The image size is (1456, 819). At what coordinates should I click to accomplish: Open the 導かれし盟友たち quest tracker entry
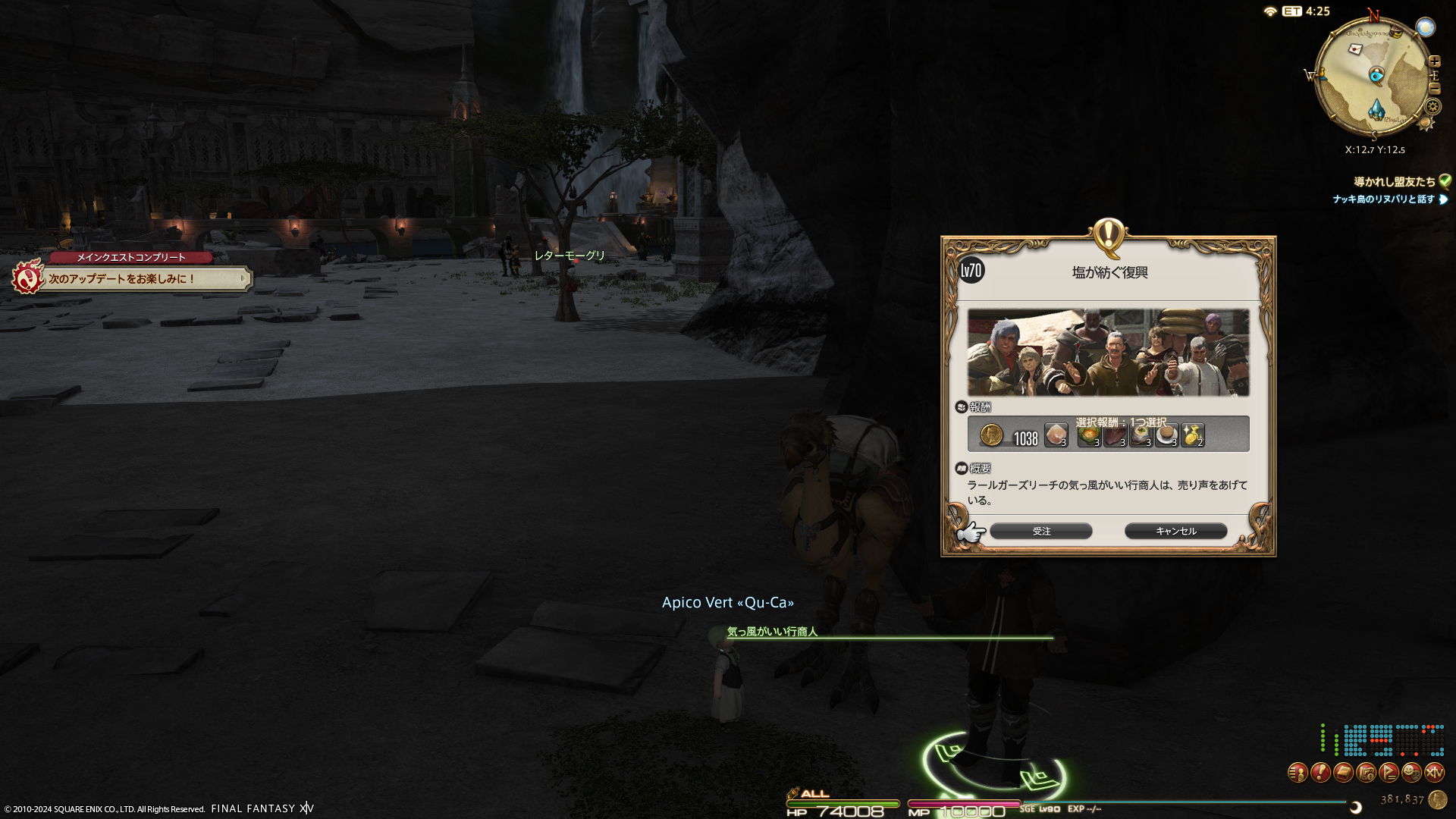click(1395, 182)
